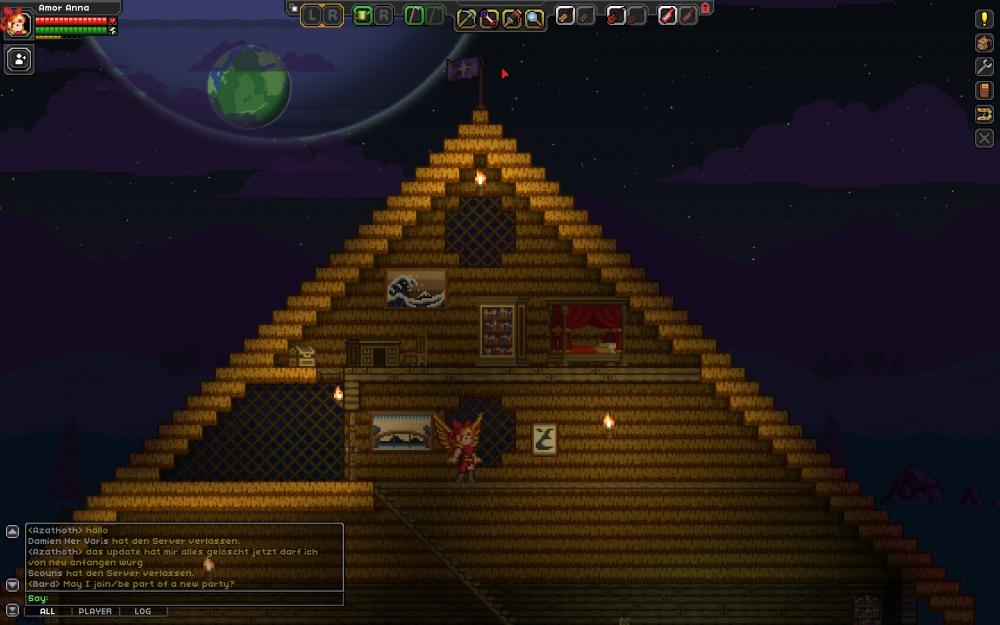Viewport: 1000px width, 625px height.
Task: Click the grey X button in sidebar
Action: pos(984,137)
